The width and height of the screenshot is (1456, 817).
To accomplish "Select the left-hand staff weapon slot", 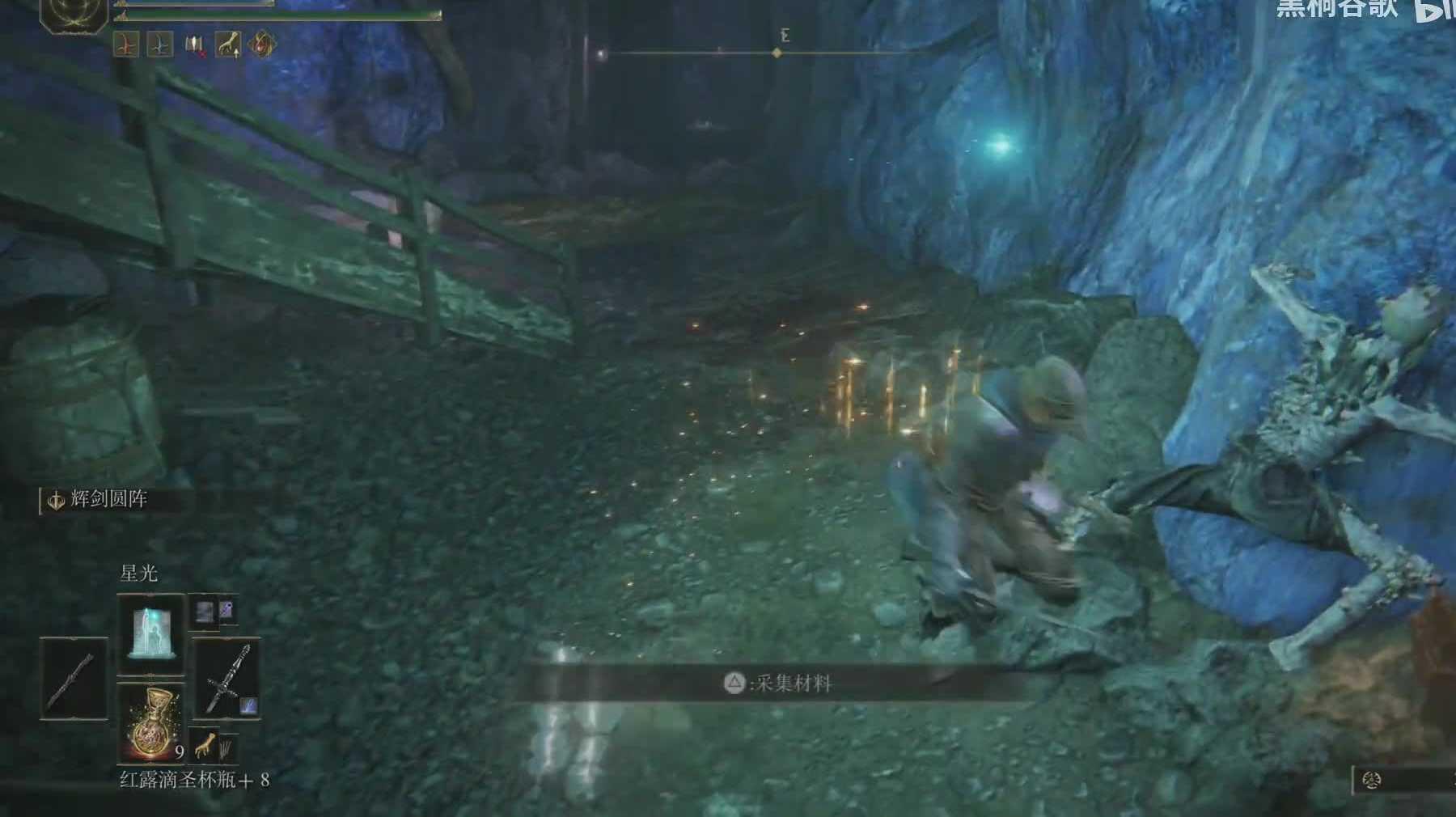I will (74, 678).
